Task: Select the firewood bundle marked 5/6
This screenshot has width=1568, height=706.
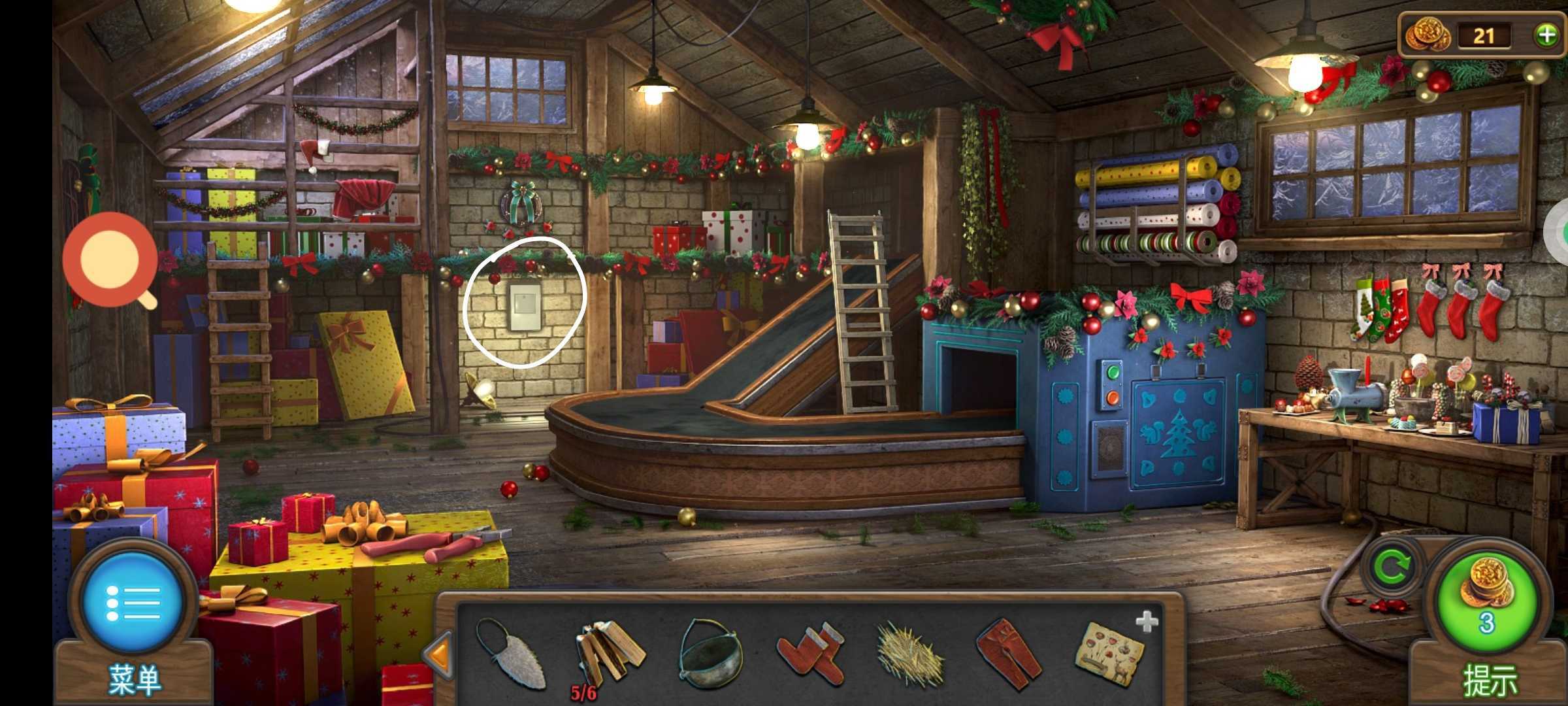Action: coord(608,654)
